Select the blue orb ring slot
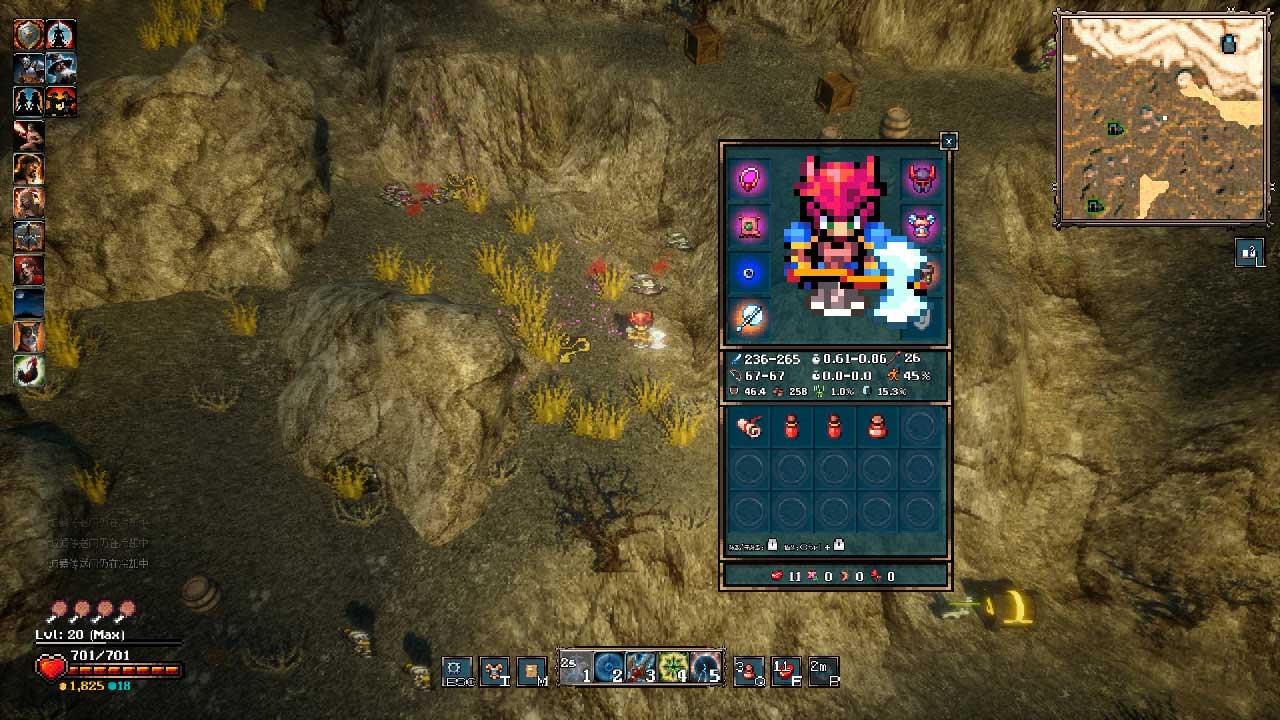Image resolution: width=1280 pixels, height=720 pixels. pyautogui.click(x=750, y=273)
